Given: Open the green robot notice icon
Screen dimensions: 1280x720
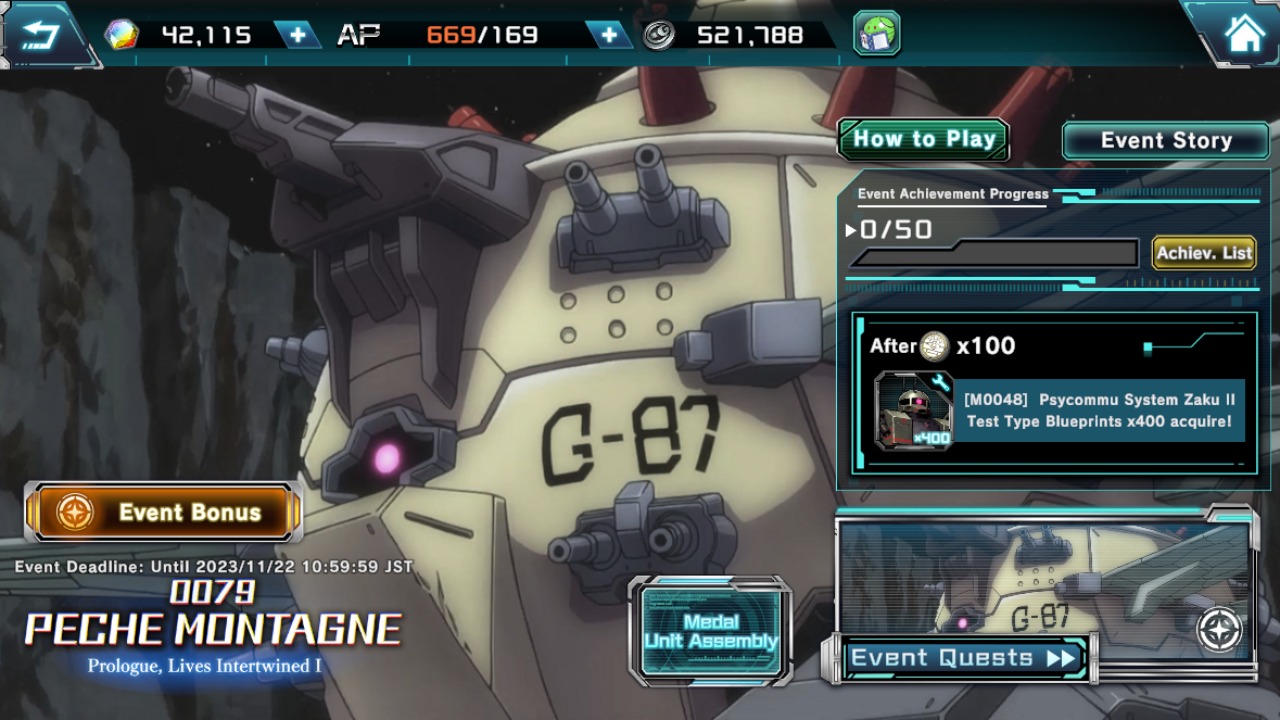Looking at the screenshot, I should [876, 34].
